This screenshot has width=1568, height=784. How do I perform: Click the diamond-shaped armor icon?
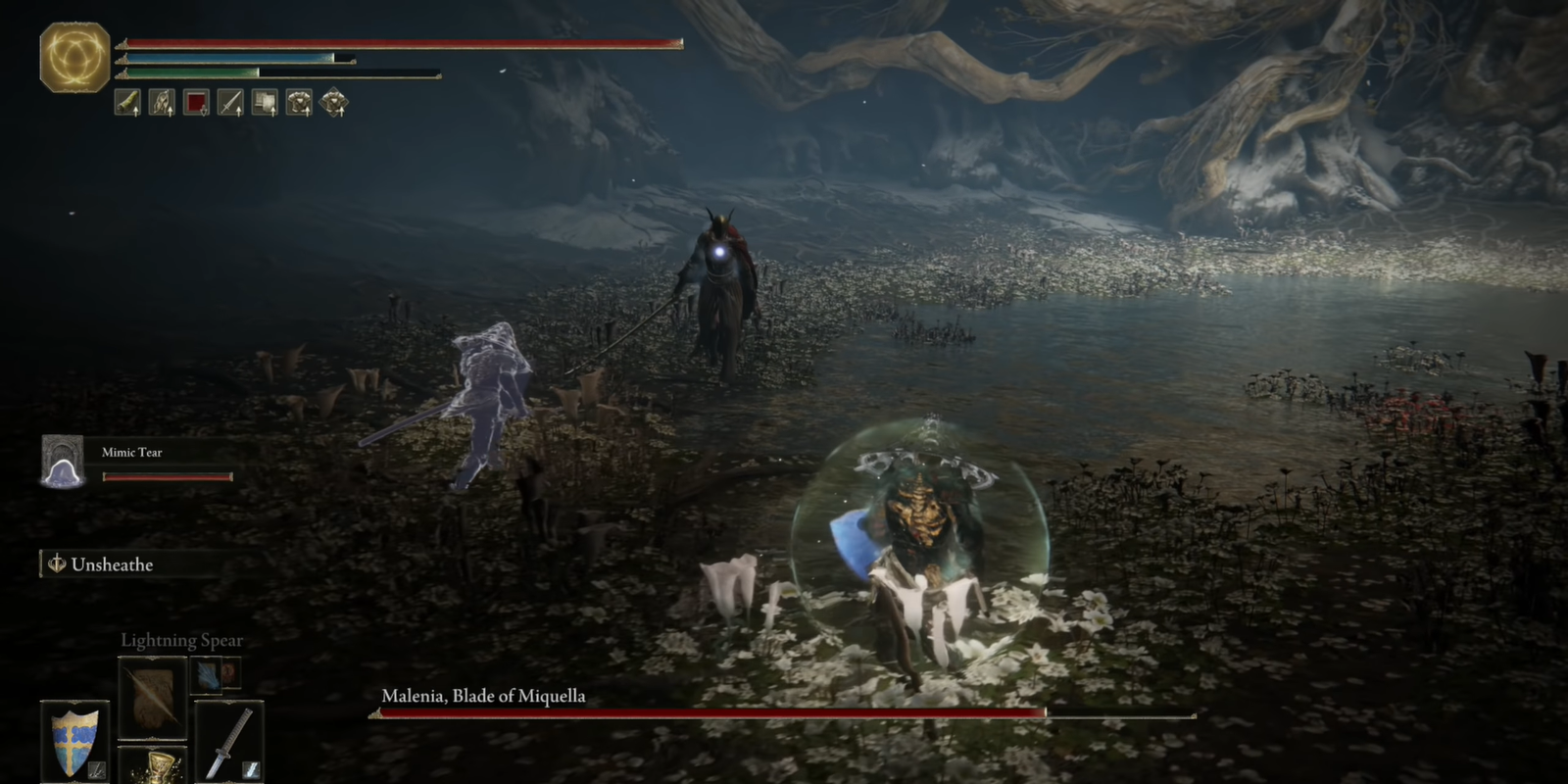[336, 103]
